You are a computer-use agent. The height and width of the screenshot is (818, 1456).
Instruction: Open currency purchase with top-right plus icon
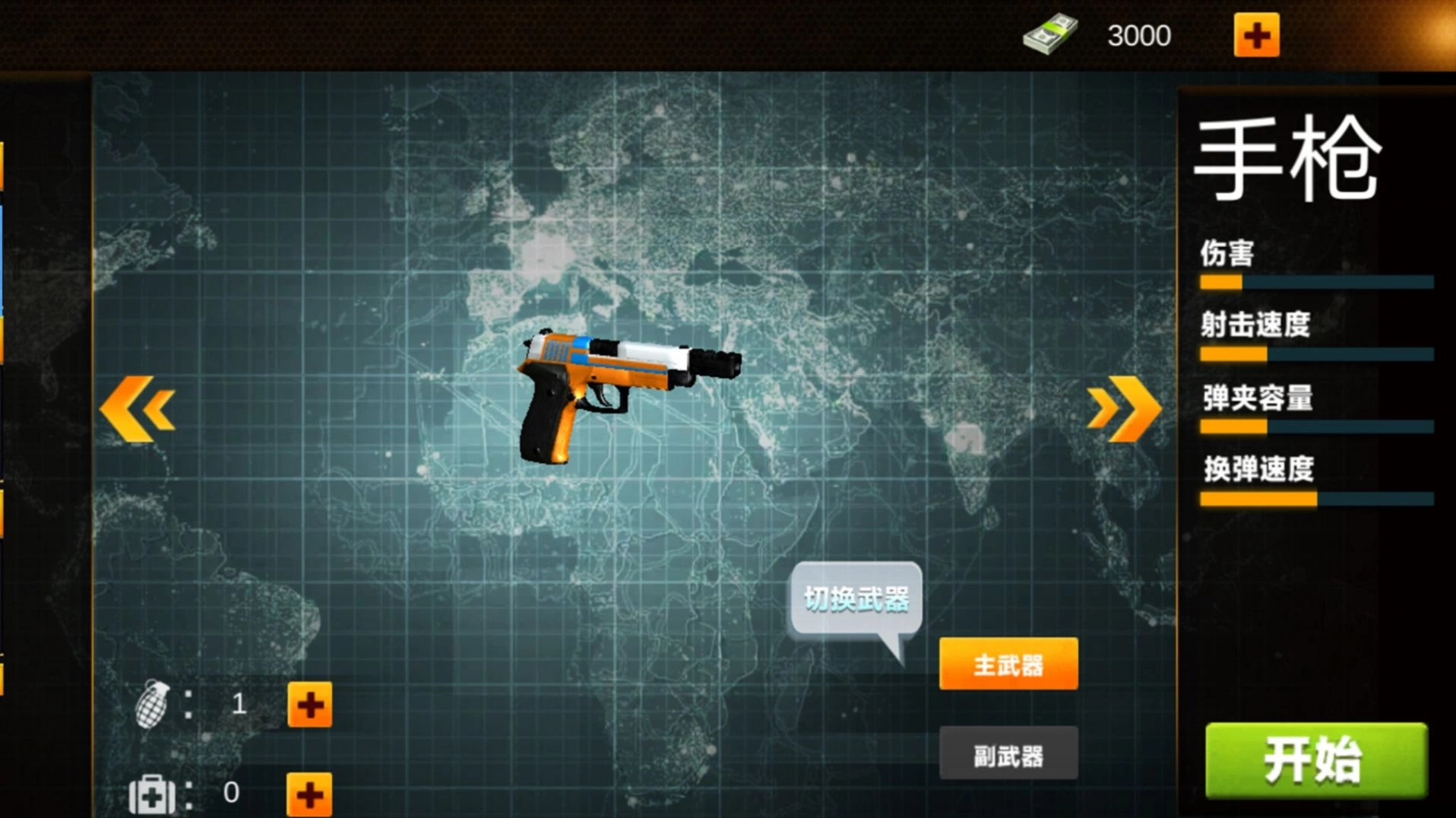tap(1256, 33)
